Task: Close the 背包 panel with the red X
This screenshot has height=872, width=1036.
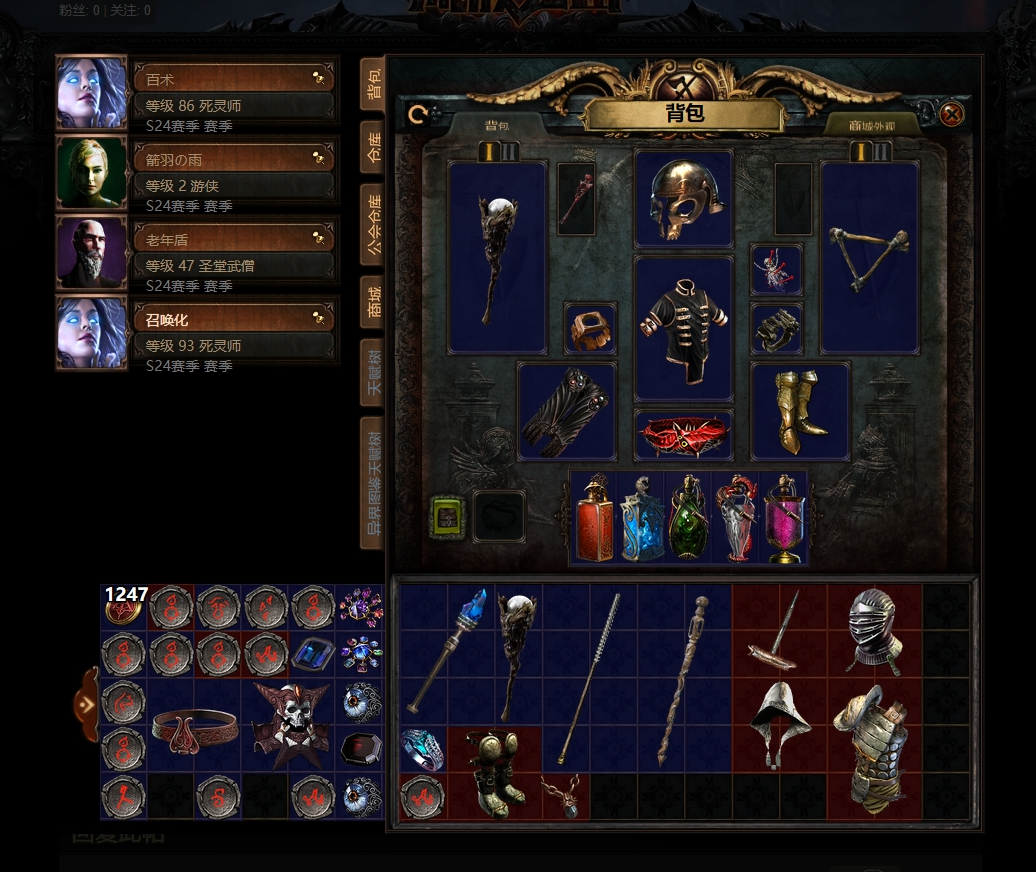Action: (x=952, y=114)
